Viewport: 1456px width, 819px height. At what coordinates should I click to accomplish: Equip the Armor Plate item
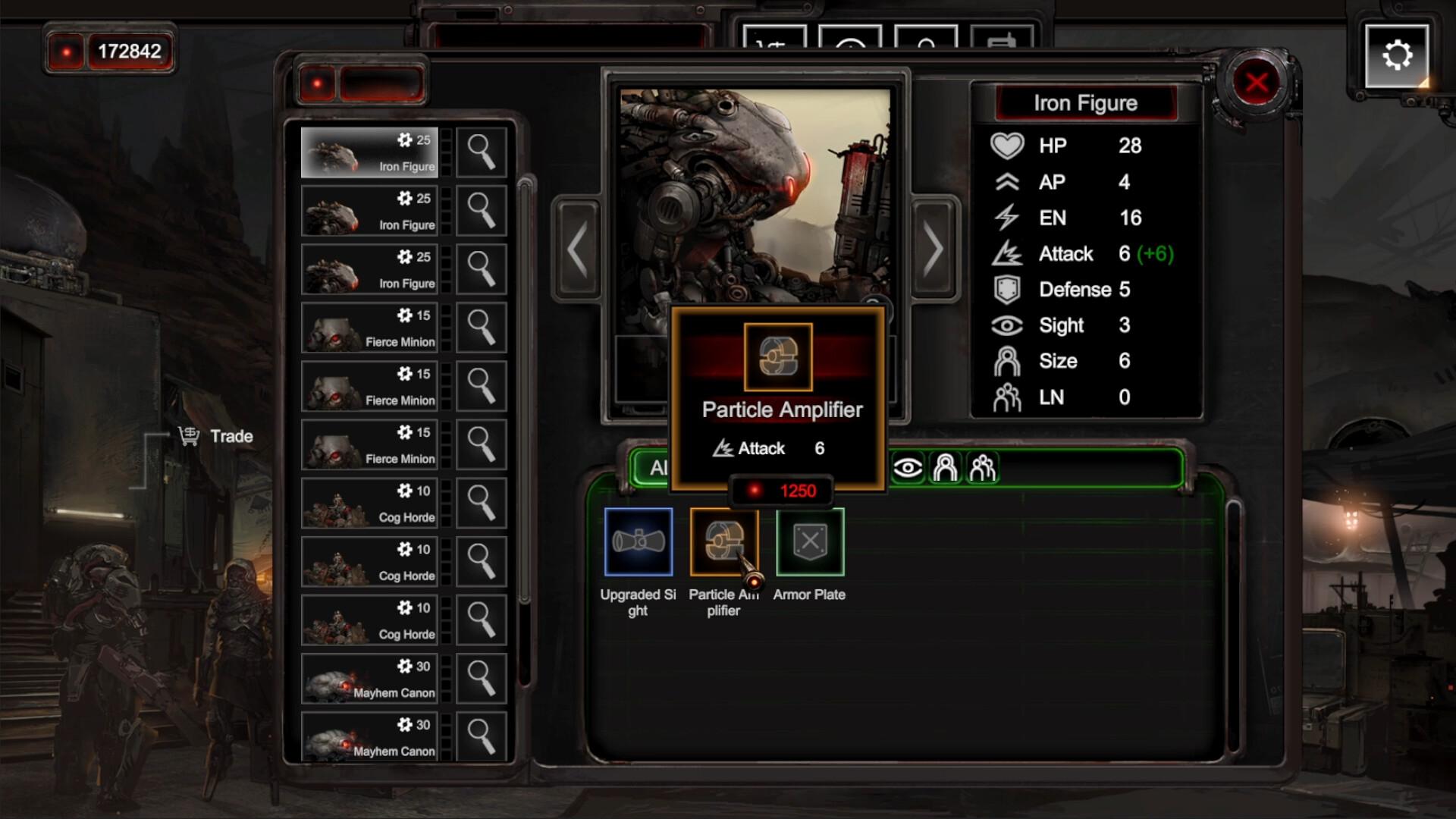pyautogui.click(x=810, y=540)
